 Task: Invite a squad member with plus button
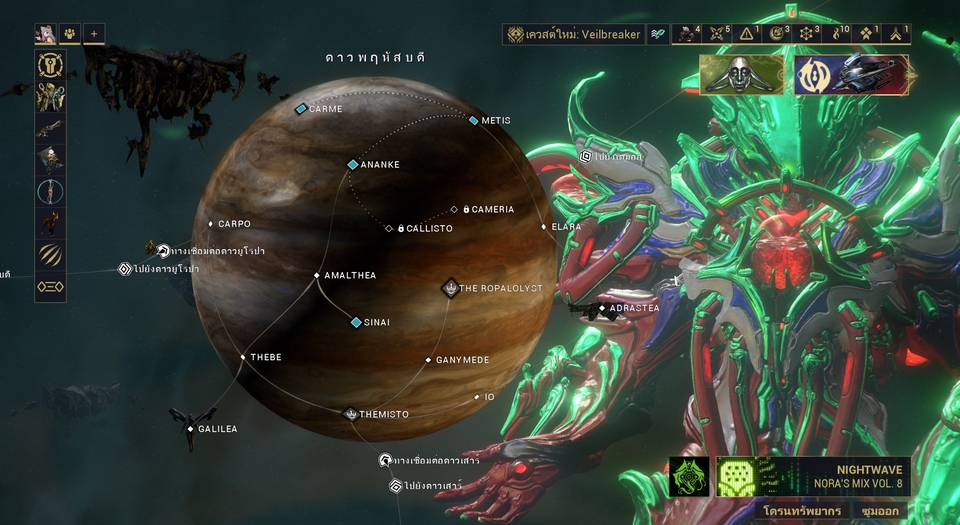[x=93, y=34]
